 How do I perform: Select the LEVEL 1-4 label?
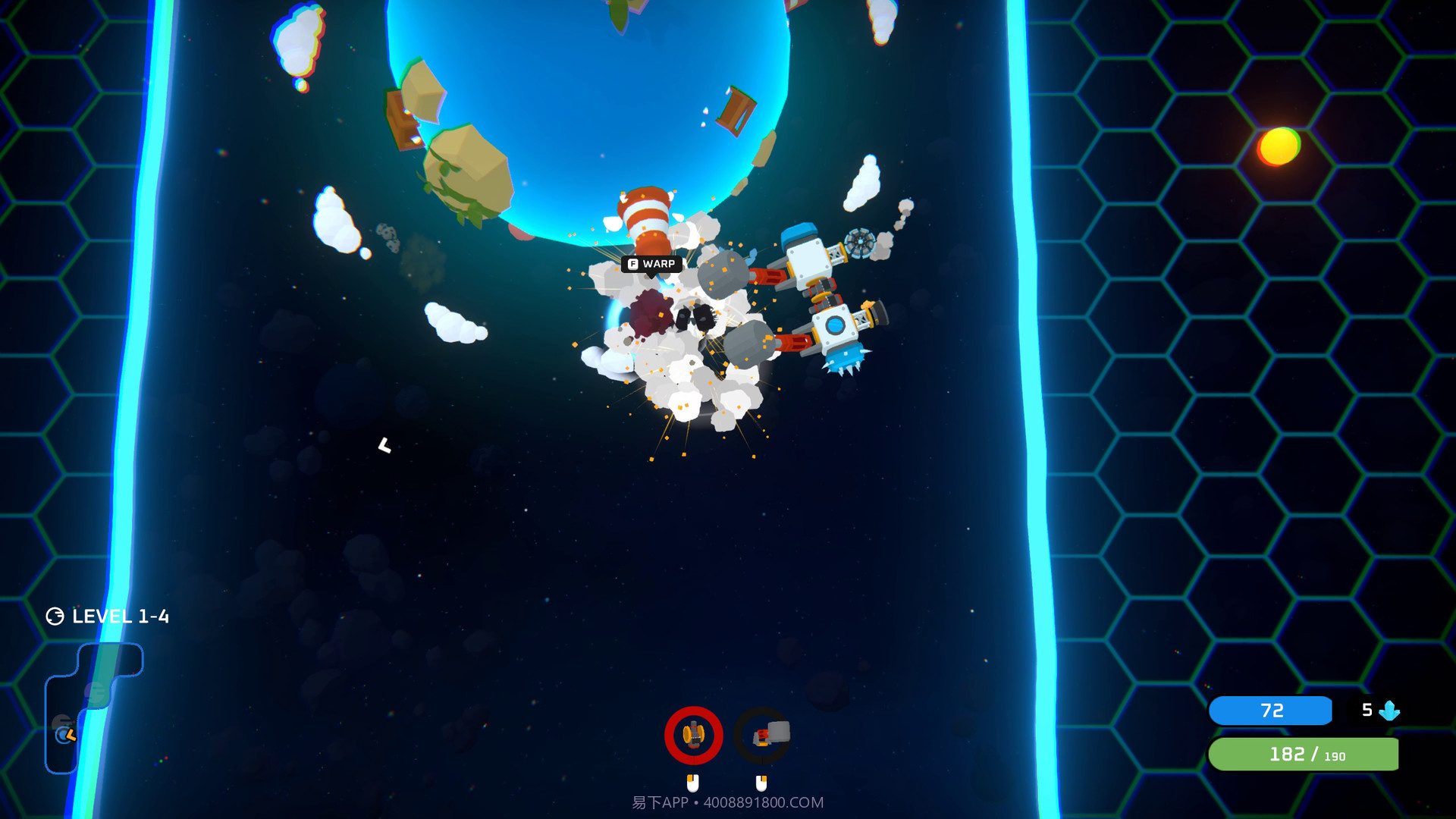click(120, 617)
